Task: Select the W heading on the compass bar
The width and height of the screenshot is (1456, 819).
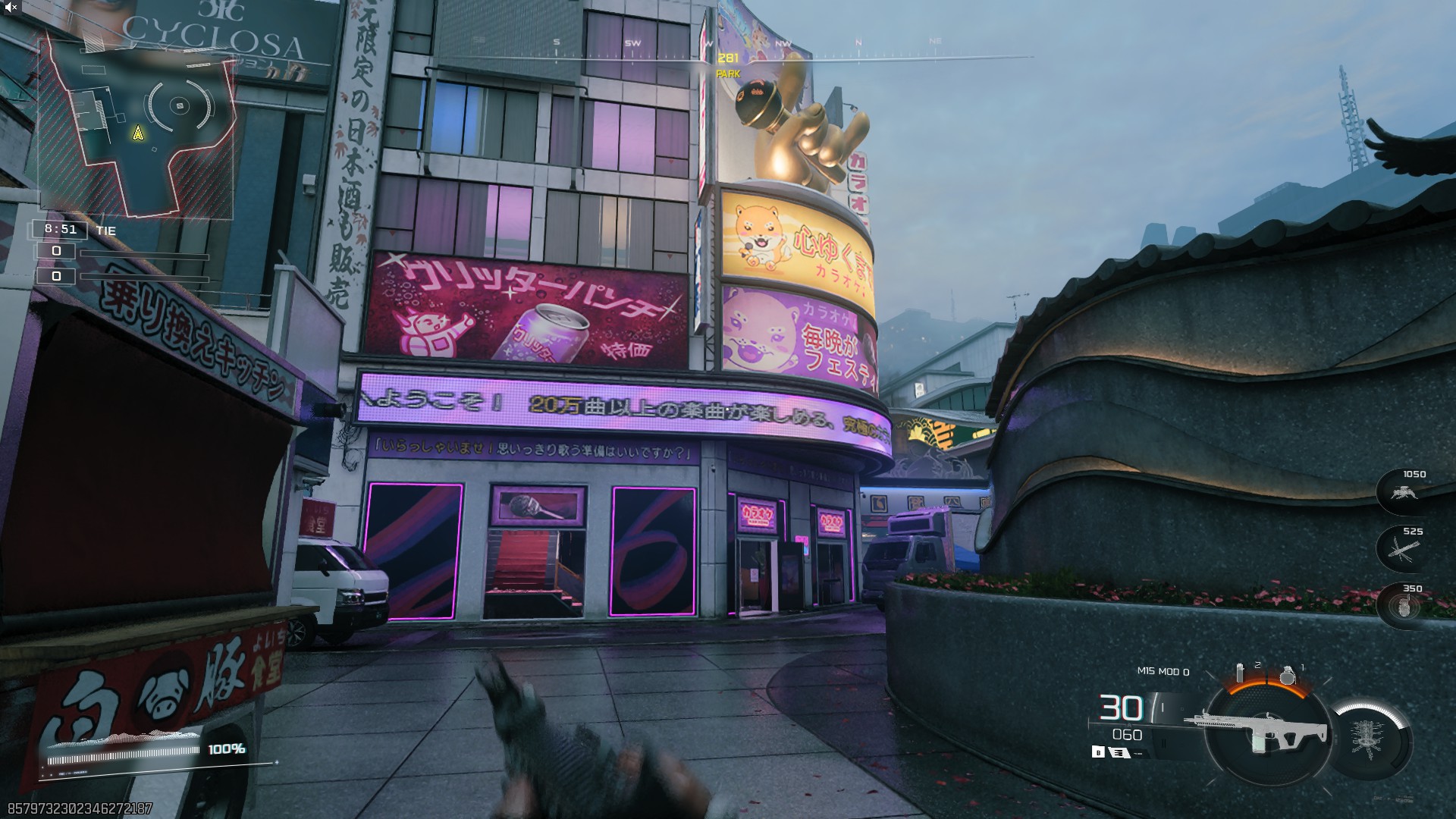Action: [x=708, y=43]
